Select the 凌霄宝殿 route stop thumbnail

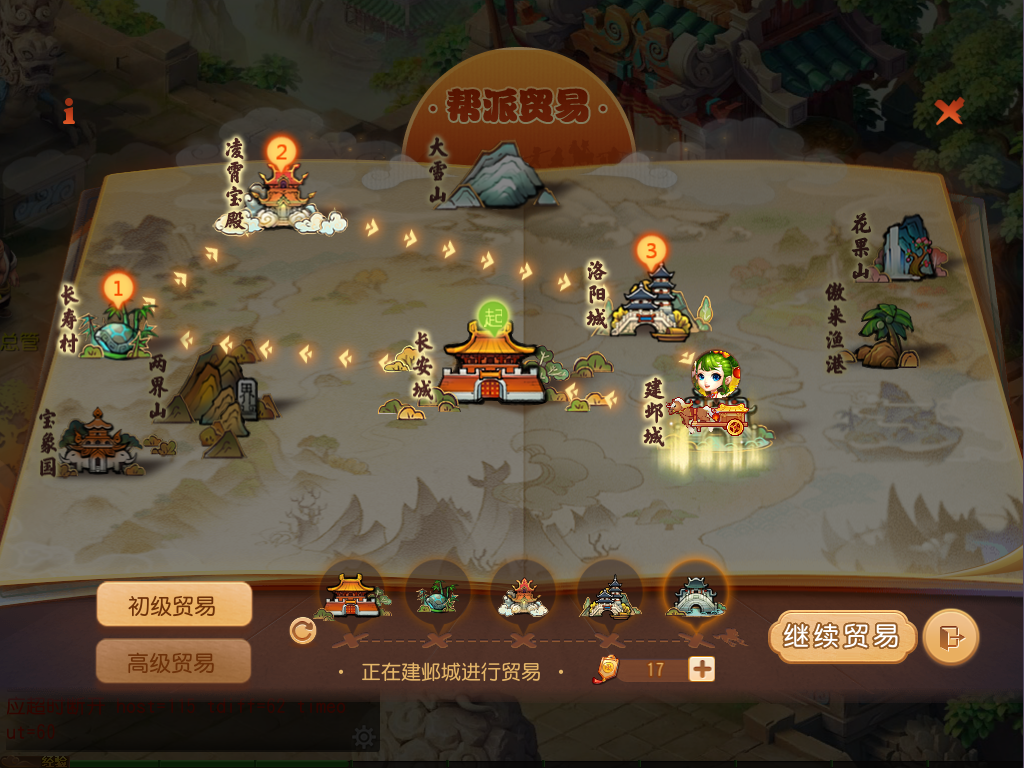pos(523,593)
